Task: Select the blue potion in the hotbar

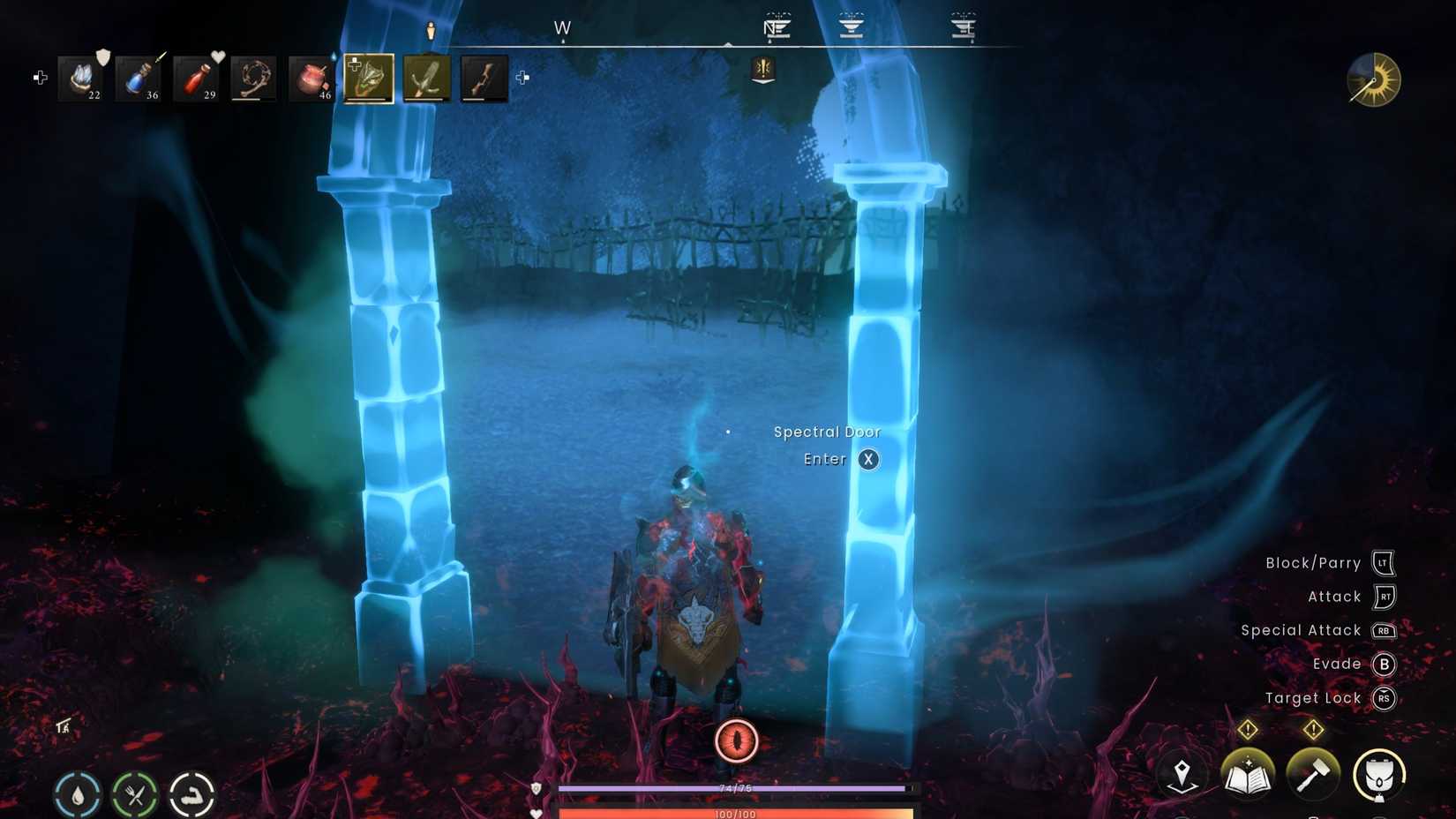Action: 139,77
